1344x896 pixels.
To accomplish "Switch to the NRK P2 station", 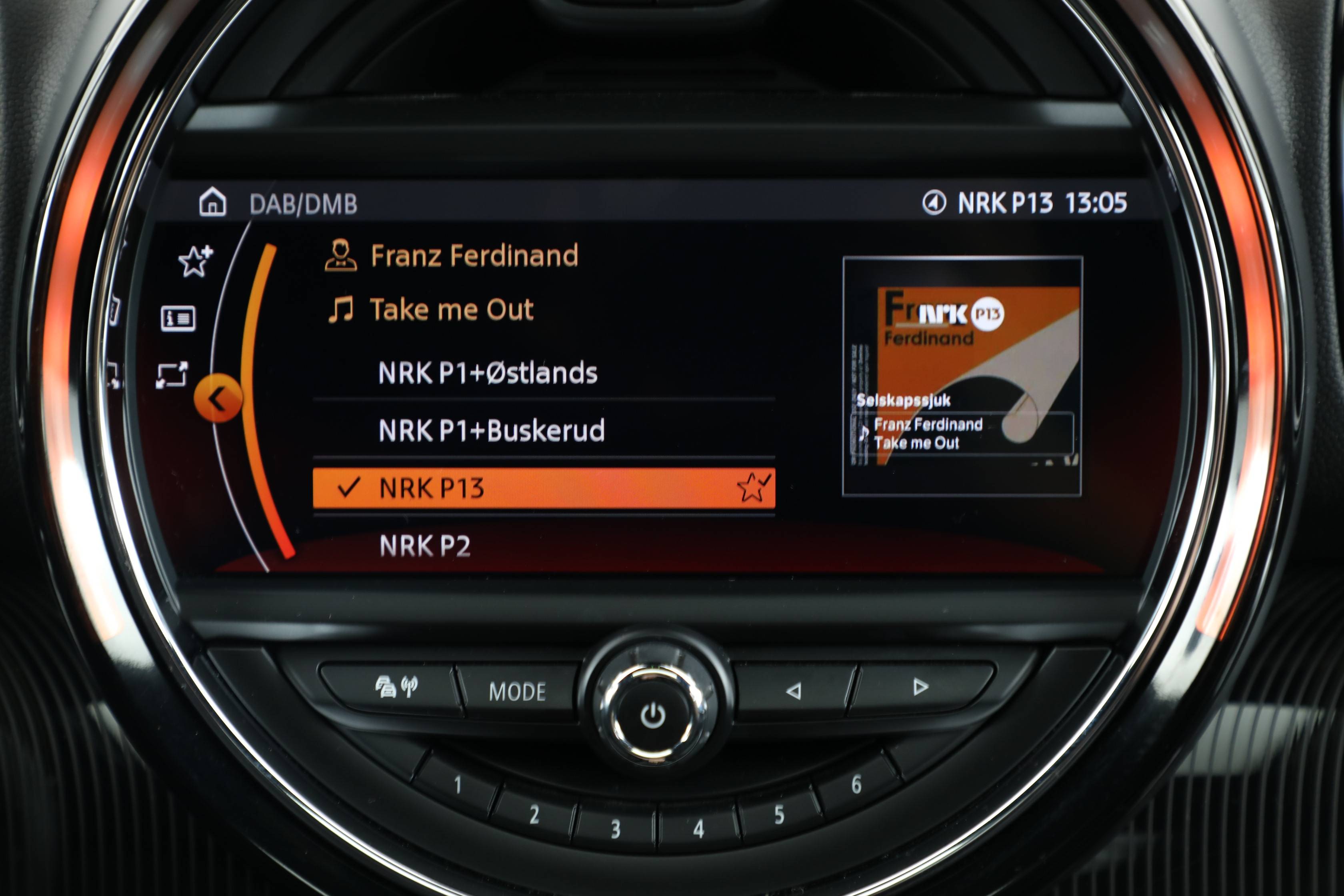I will (425, 546).
